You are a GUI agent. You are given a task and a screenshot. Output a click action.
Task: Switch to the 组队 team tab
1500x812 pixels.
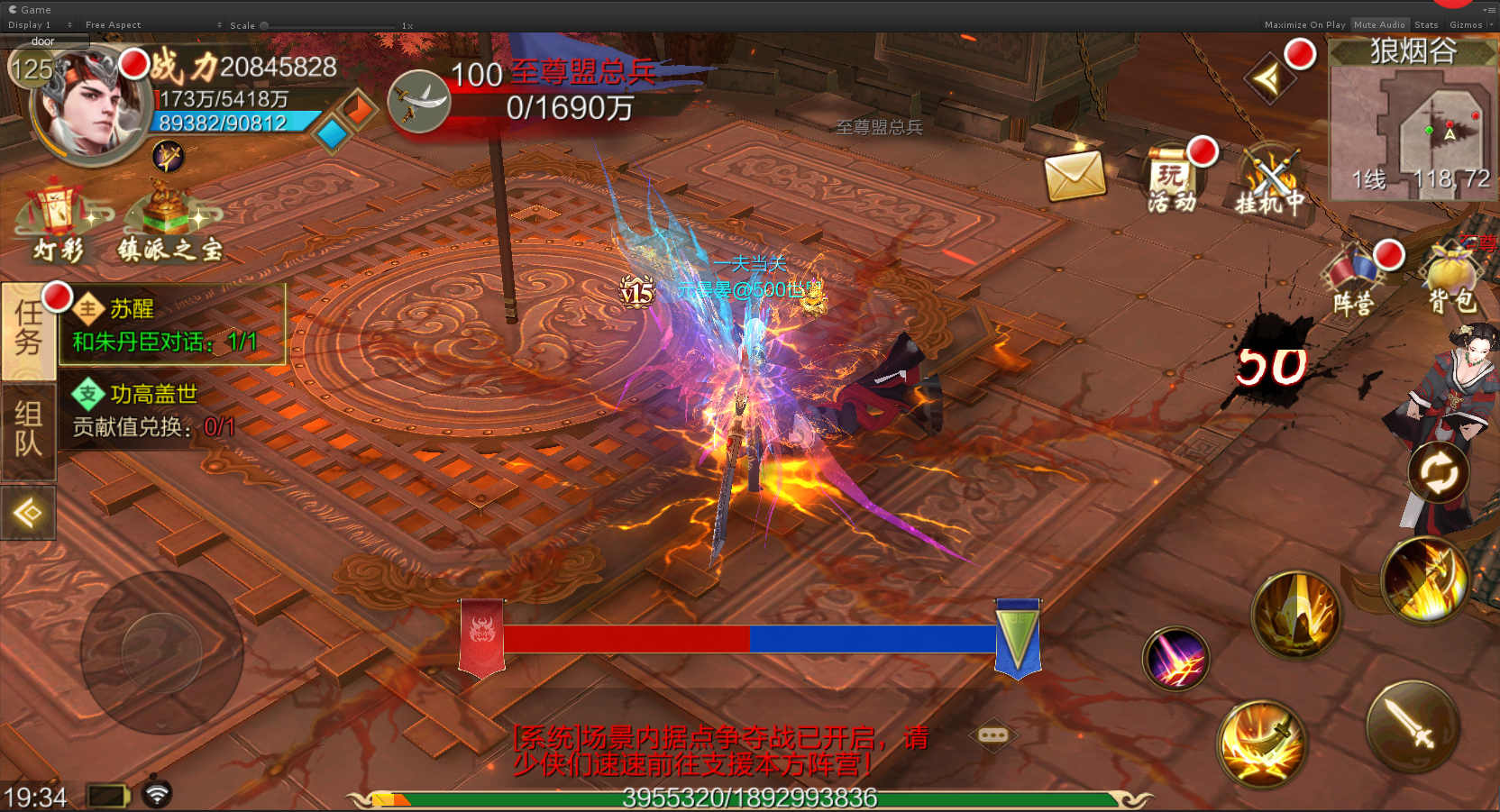[28, 430]
